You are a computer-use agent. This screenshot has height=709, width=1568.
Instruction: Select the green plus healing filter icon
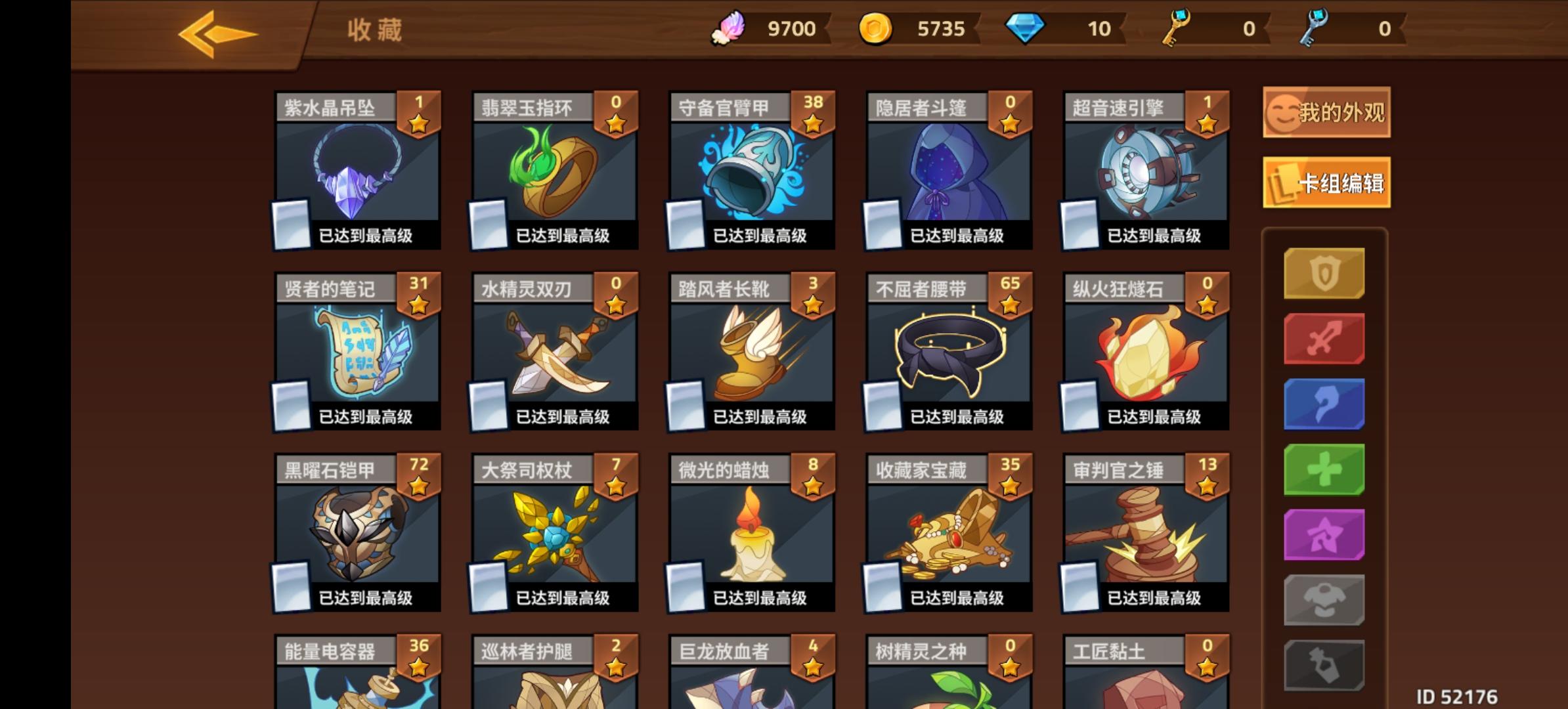[x=1324, y=469]
